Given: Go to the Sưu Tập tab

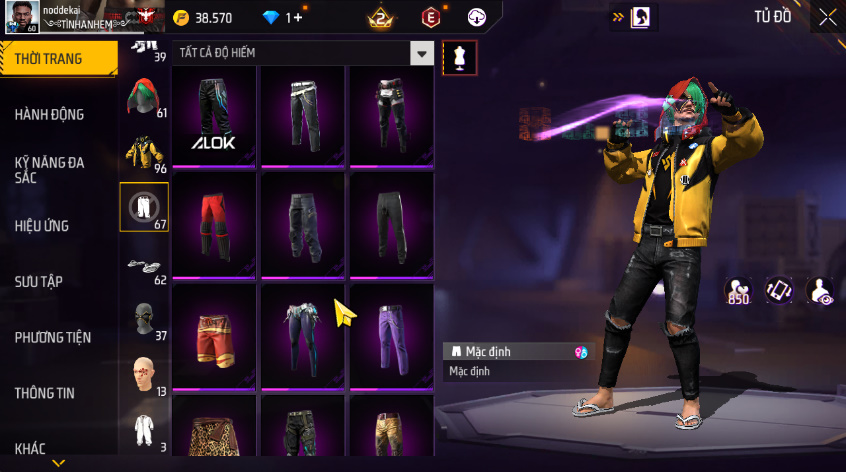Looking at the screenshot, I should [x=39, y=281].
